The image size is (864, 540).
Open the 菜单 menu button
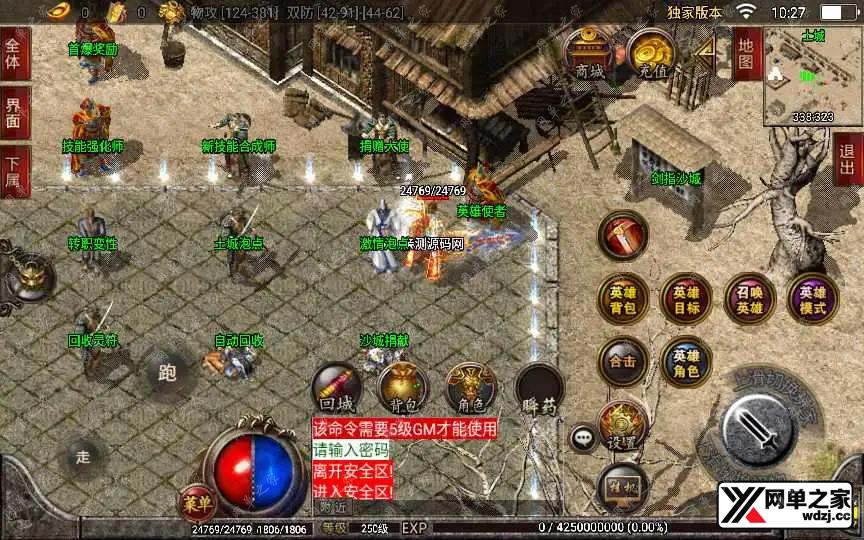pyautogui.click(x=196, y=498)
